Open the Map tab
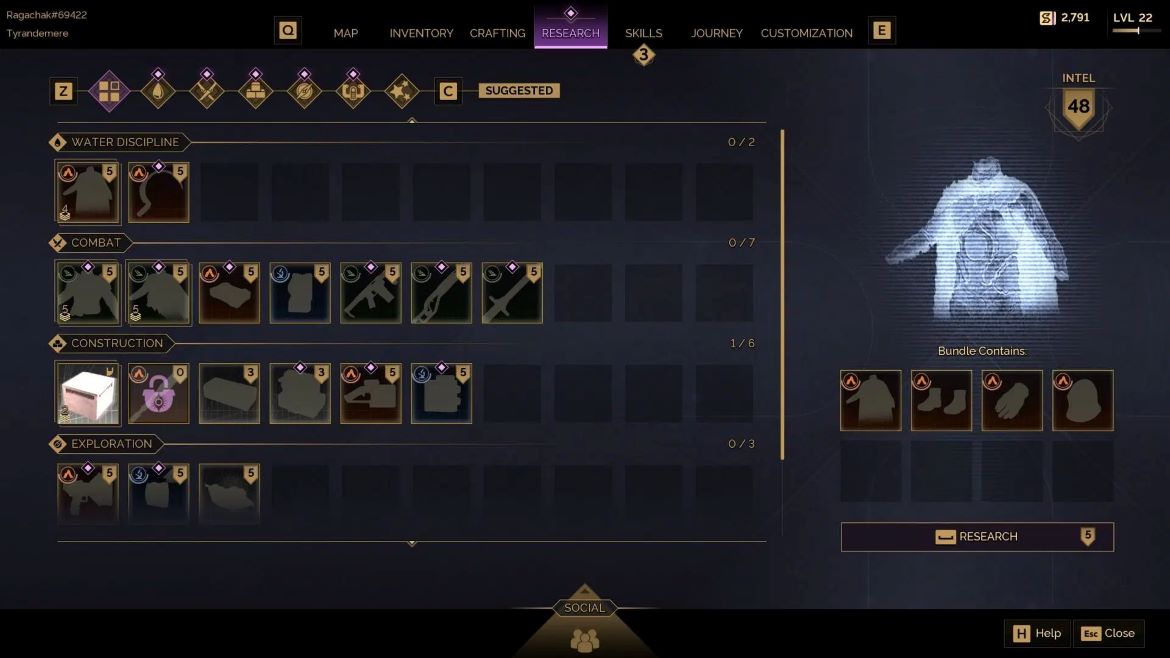Viewport: 1170px width, 658px height. 345,33
